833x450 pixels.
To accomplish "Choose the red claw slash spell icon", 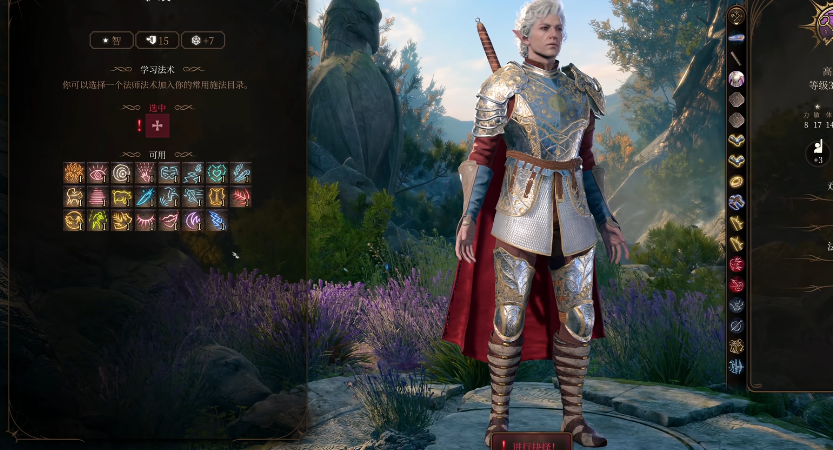I will pyautogui.click(x=241, y=197).
